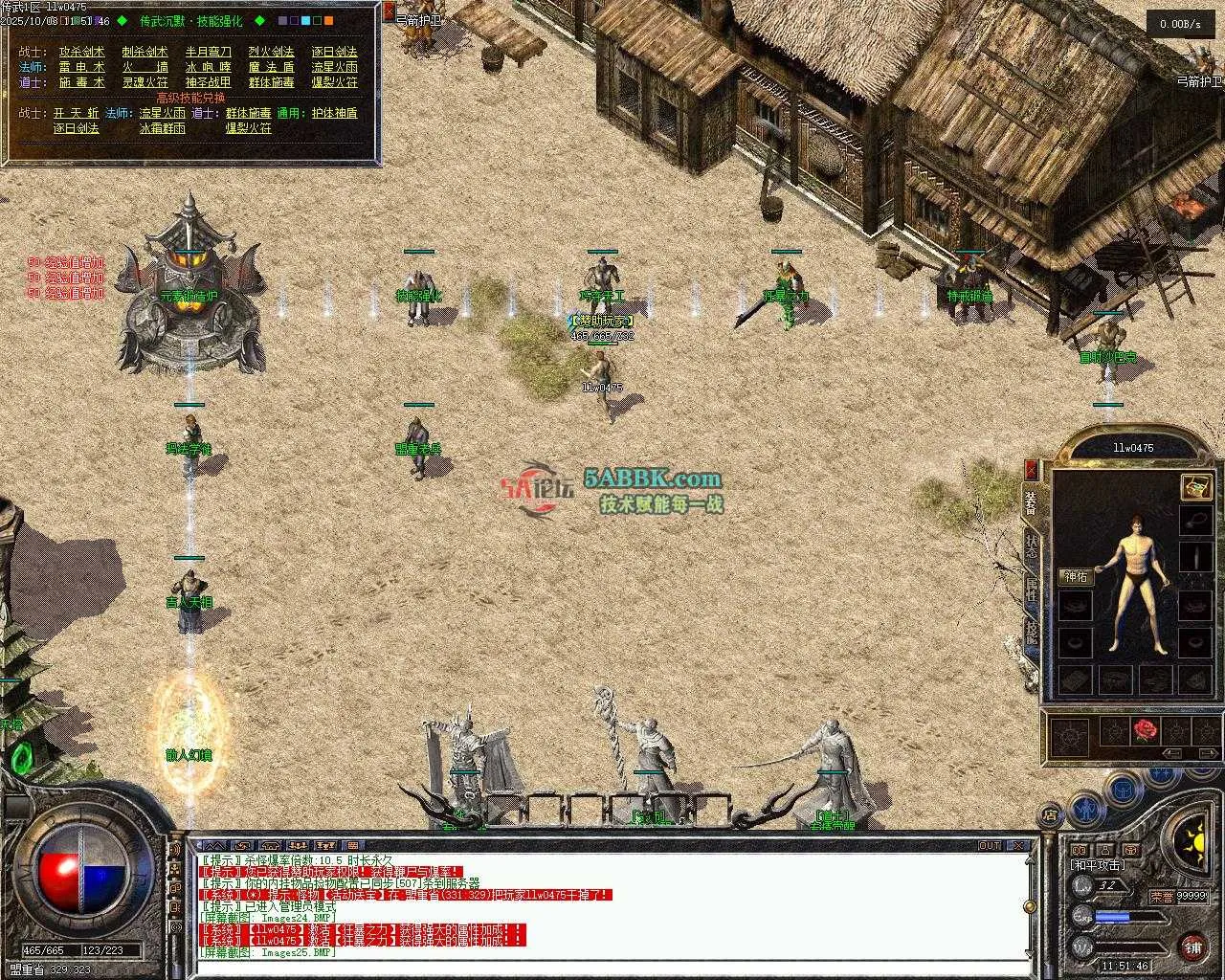Image resolution: width=1225 pixels, height=980 pixels.
Task: Open the 店 shop button
Action: pos(1050,815)
